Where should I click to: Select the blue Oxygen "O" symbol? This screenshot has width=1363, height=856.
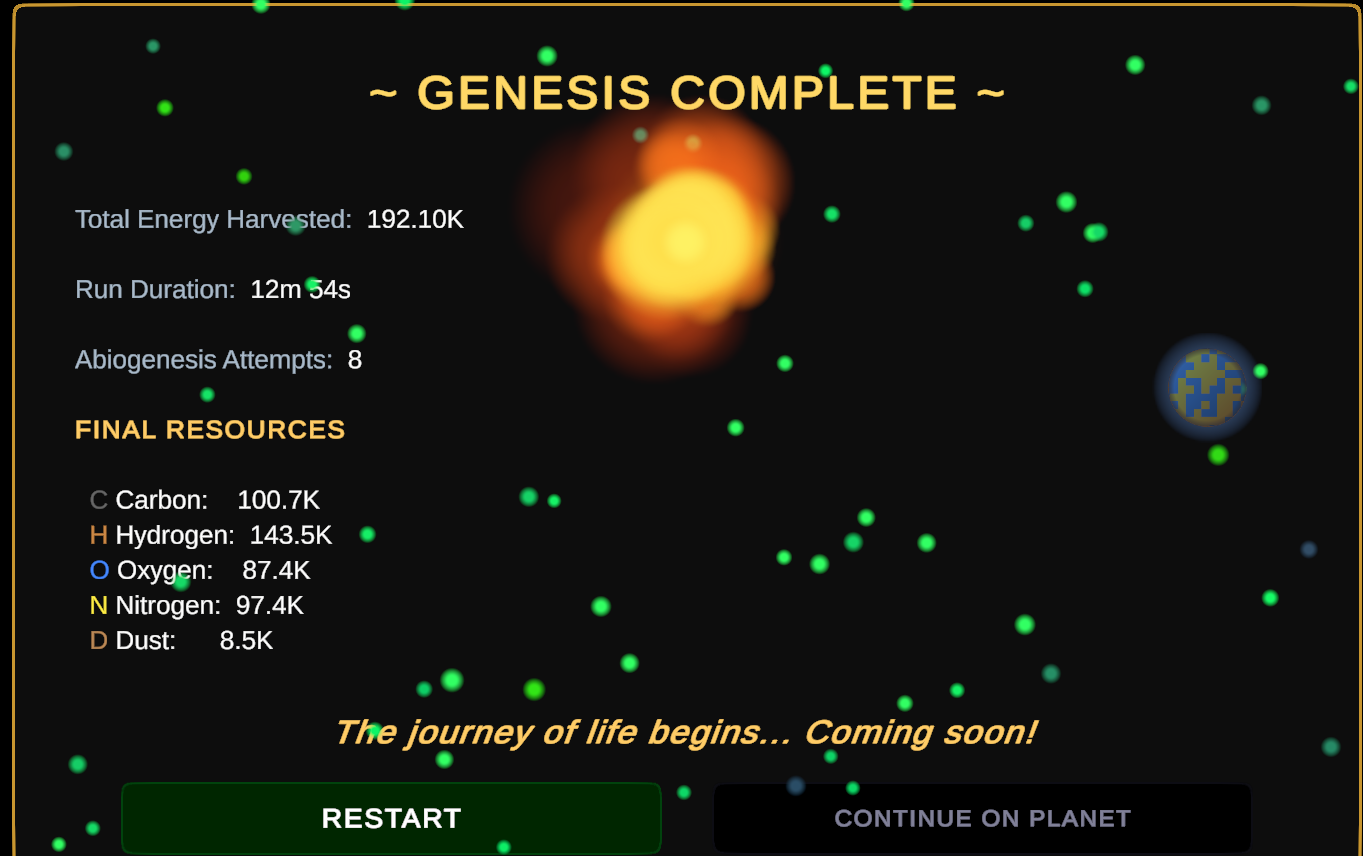97,570
